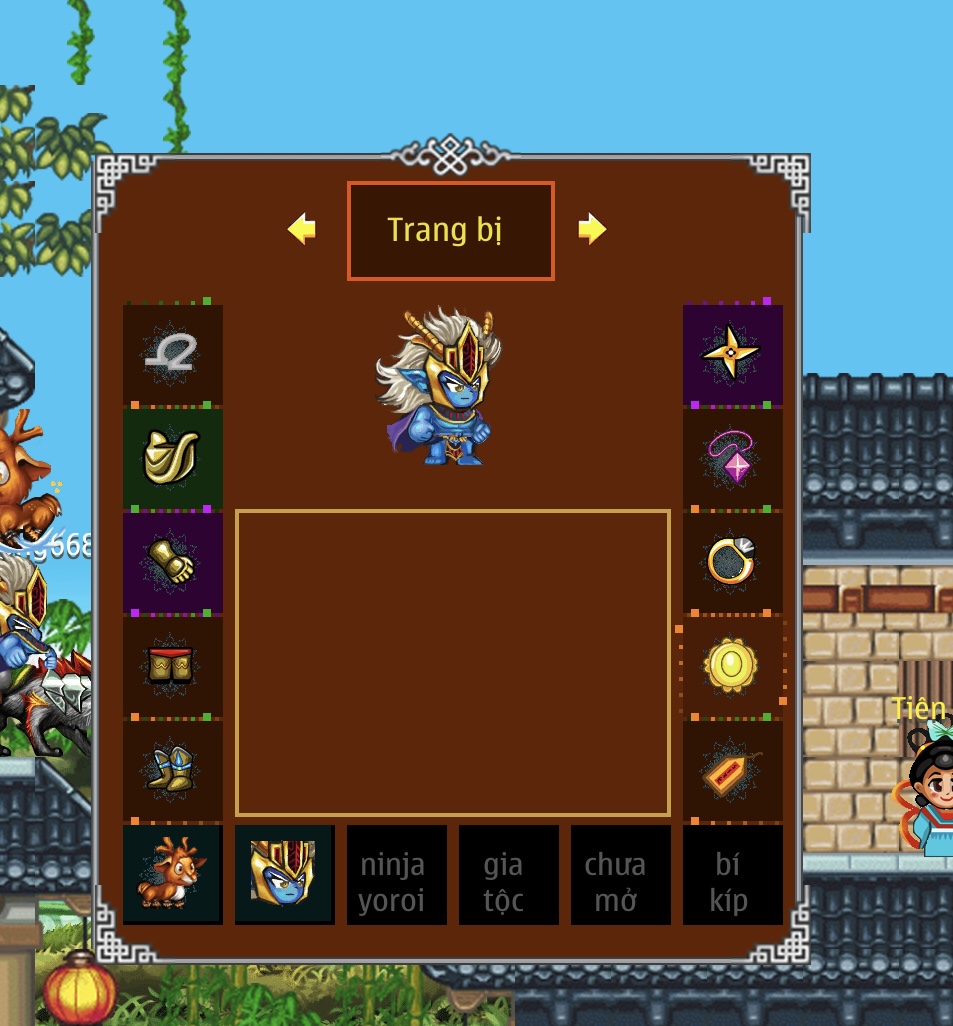This screenshot has width=953, height=1026.
Task: Select the golden helmet mask slot
Action: (x=284, y=874)
